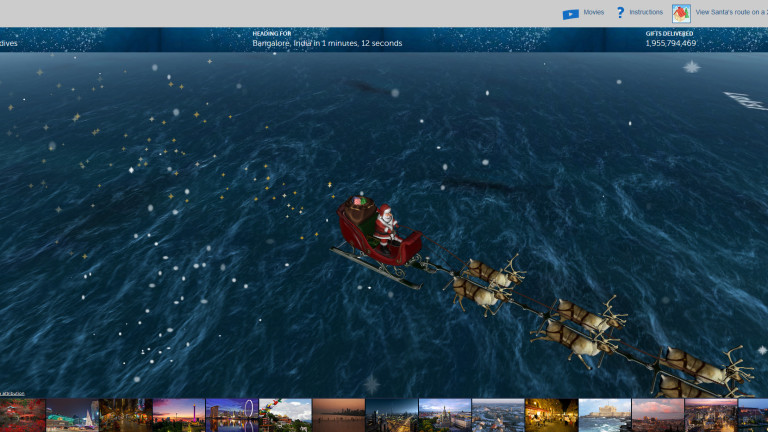768x432 pixels.
Task: Click the Attribution link above the thumbnails
Action: pos(12,394)
